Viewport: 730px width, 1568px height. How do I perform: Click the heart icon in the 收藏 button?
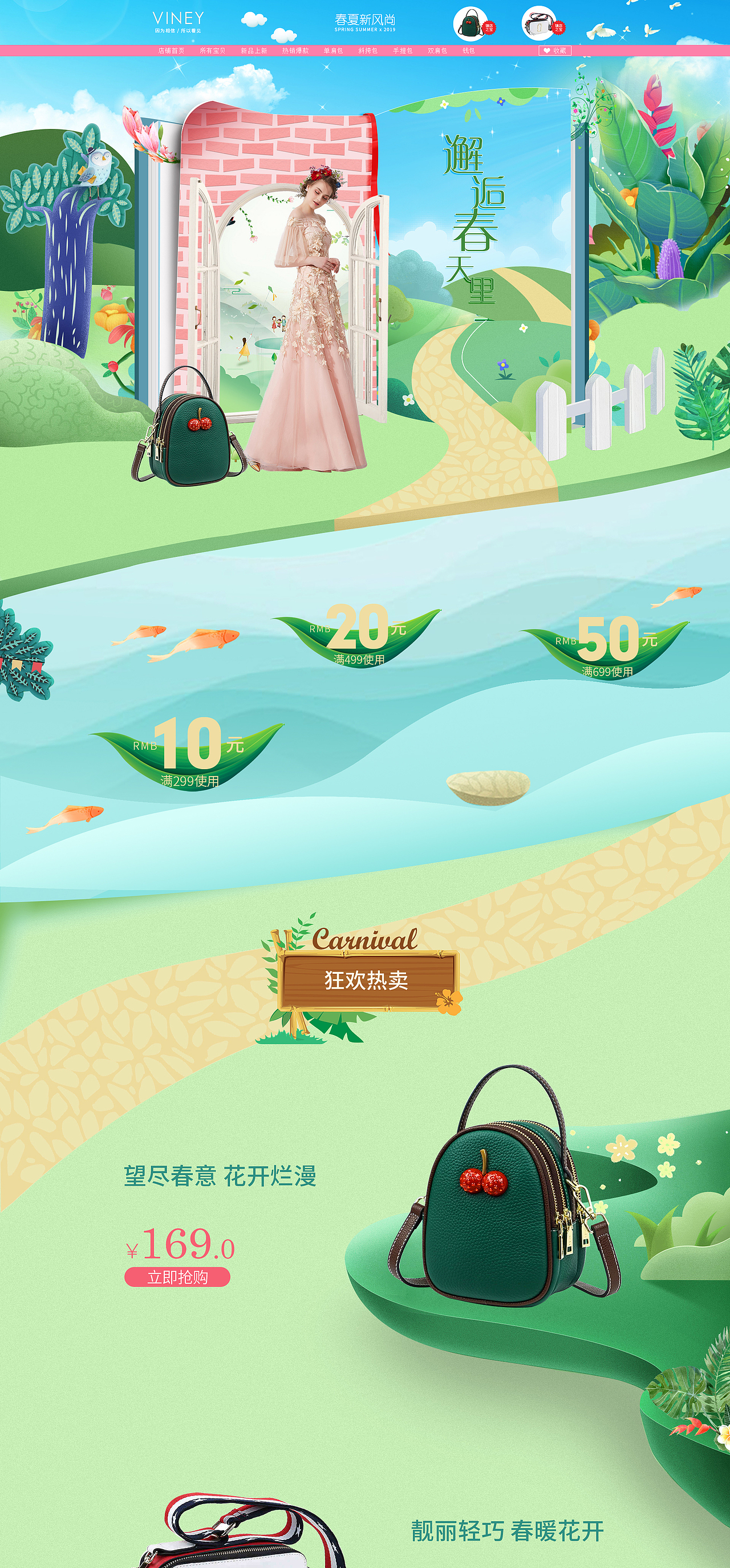pyautogui.click(x=546, y=50)
